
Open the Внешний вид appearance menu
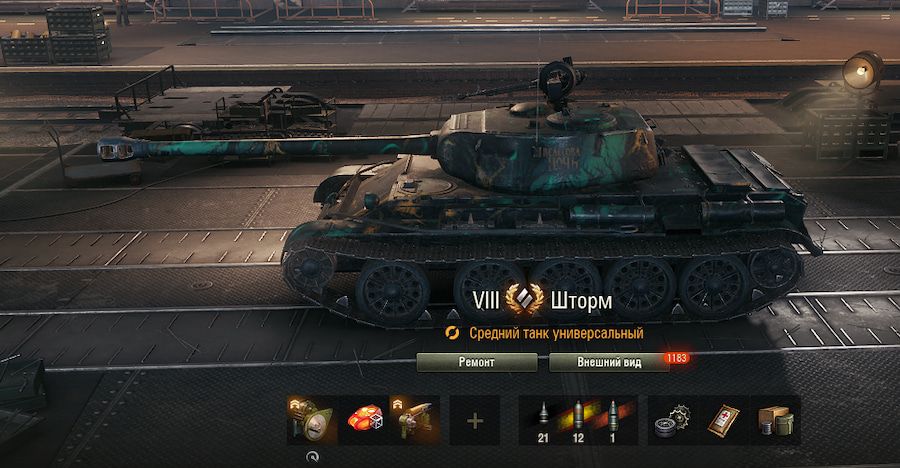click(x=609, y=362)
